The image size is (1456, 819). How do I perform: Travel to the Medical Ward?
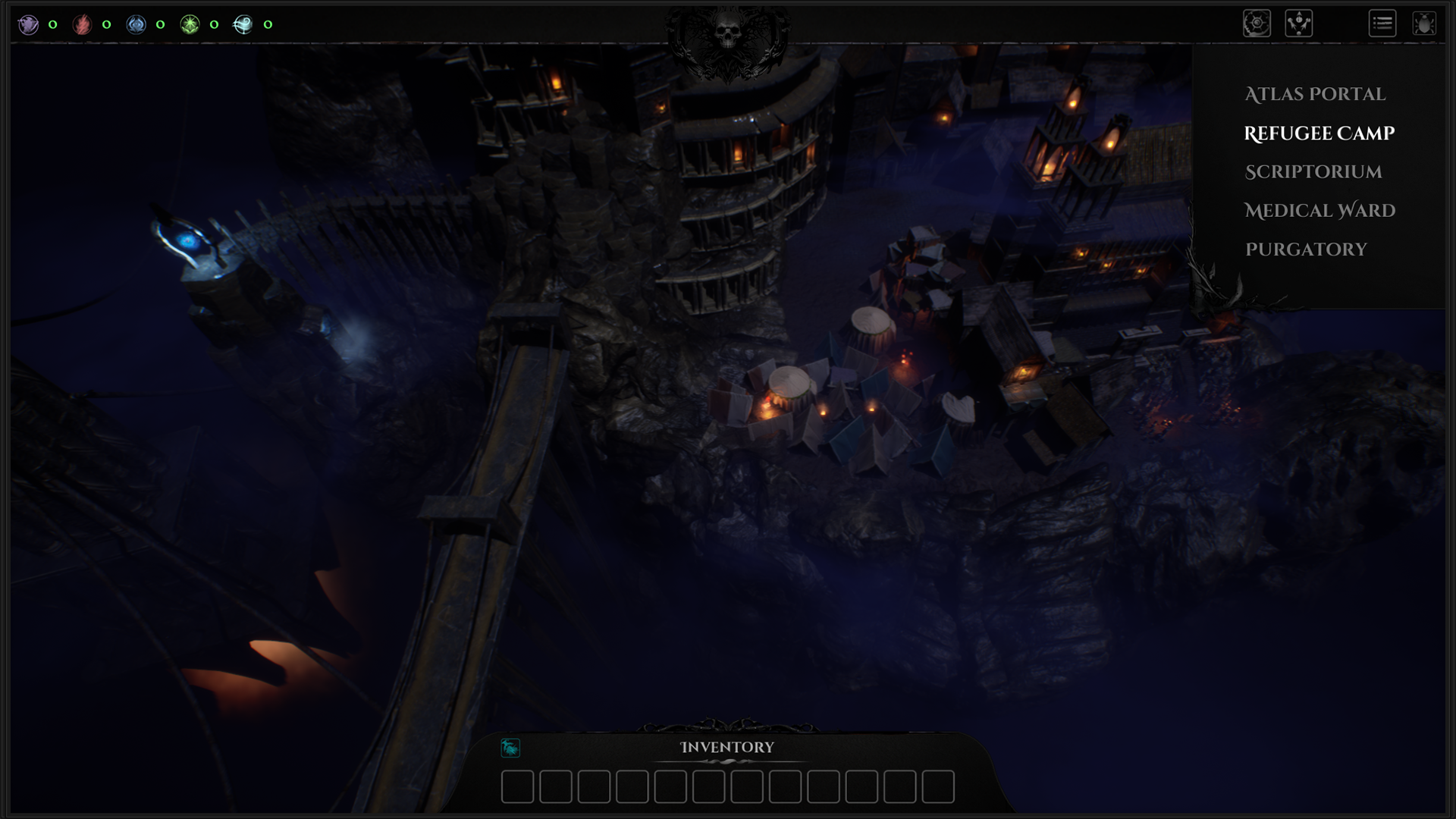pyautogui.click(x=1319, y=211)
